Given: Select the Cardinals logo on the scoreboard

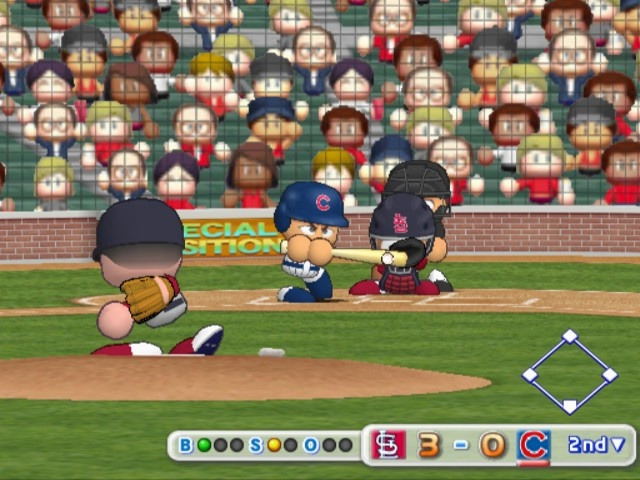Looking at the screenshot, I should 388,444.
